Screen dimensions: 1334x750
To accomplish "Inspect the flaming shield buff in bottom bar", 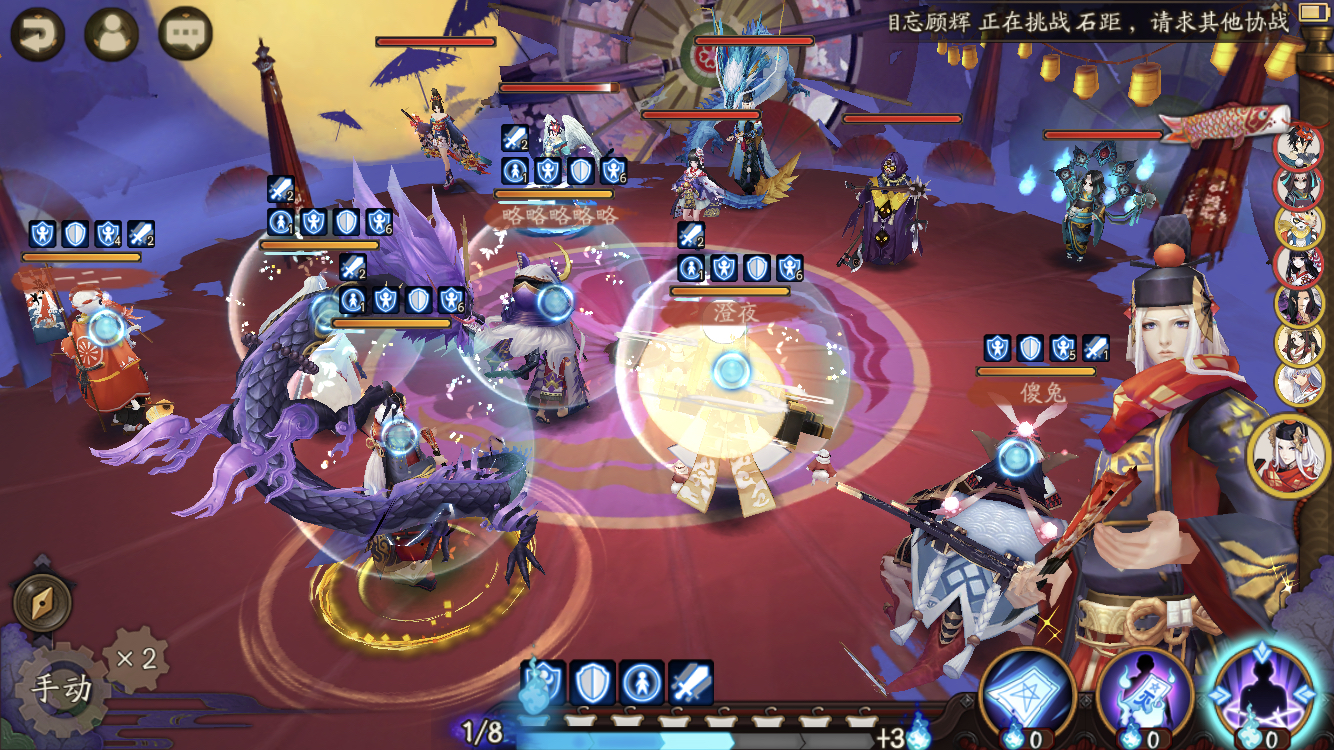I will 542,682.
